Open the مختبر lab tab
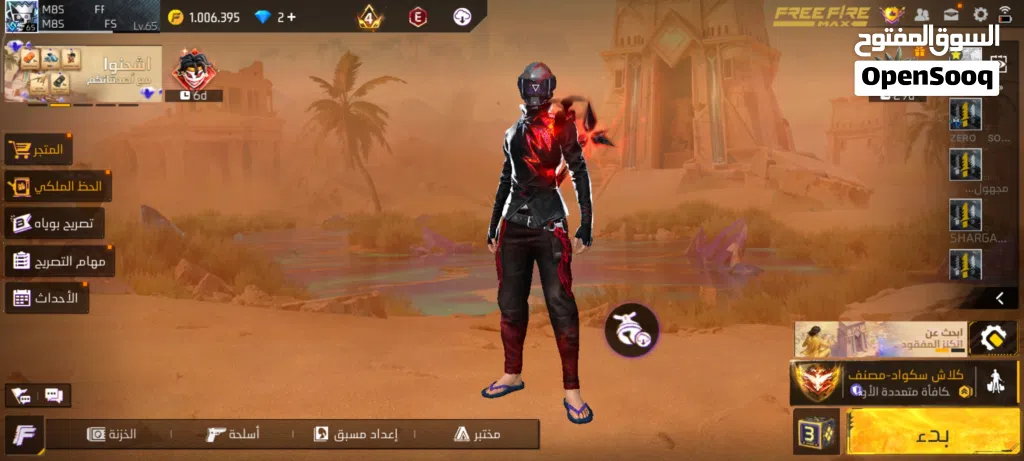Screen dimensions: 1024x461 pyautogui.click(x=478, y=434)
